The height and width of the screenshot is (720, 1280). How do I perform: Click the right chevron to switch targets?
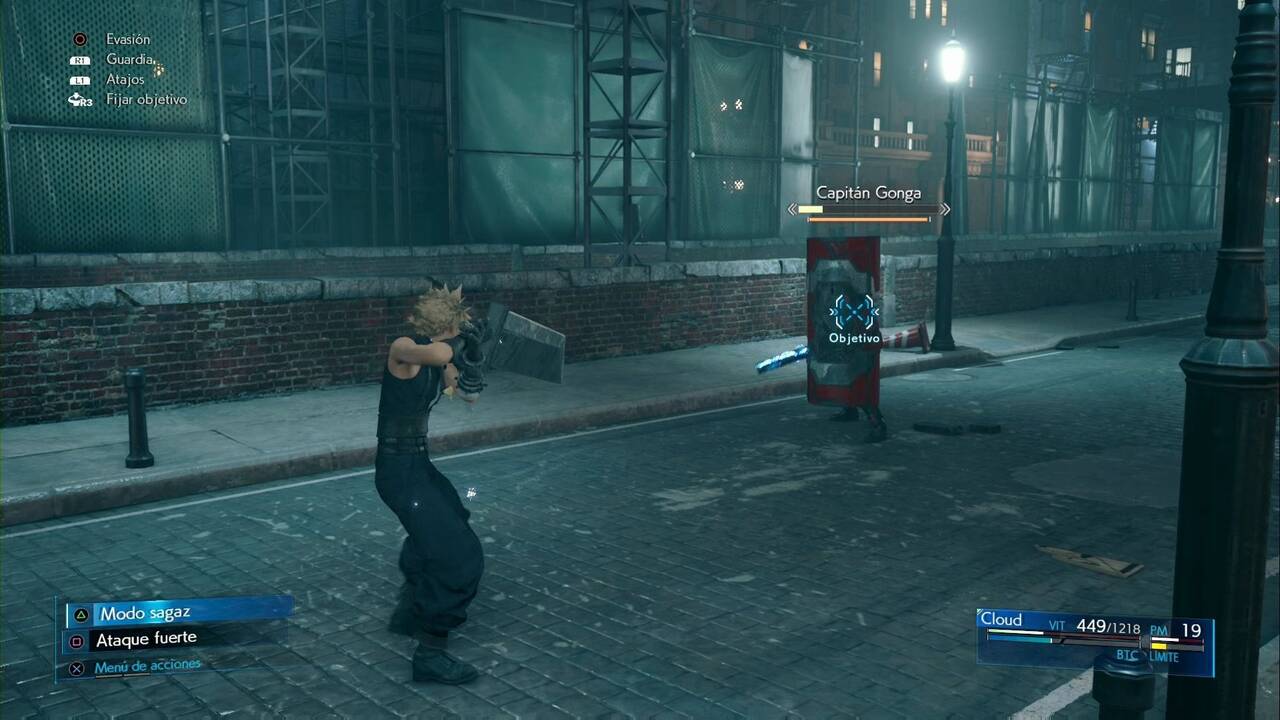[x=943, y=210]
